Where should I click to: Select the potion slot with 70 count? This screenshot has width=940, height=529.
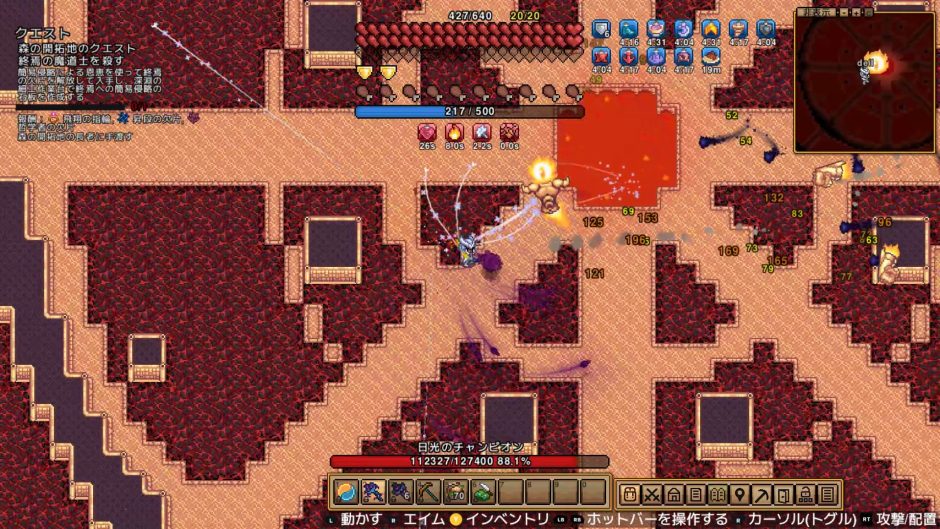[x=456, y=491]
